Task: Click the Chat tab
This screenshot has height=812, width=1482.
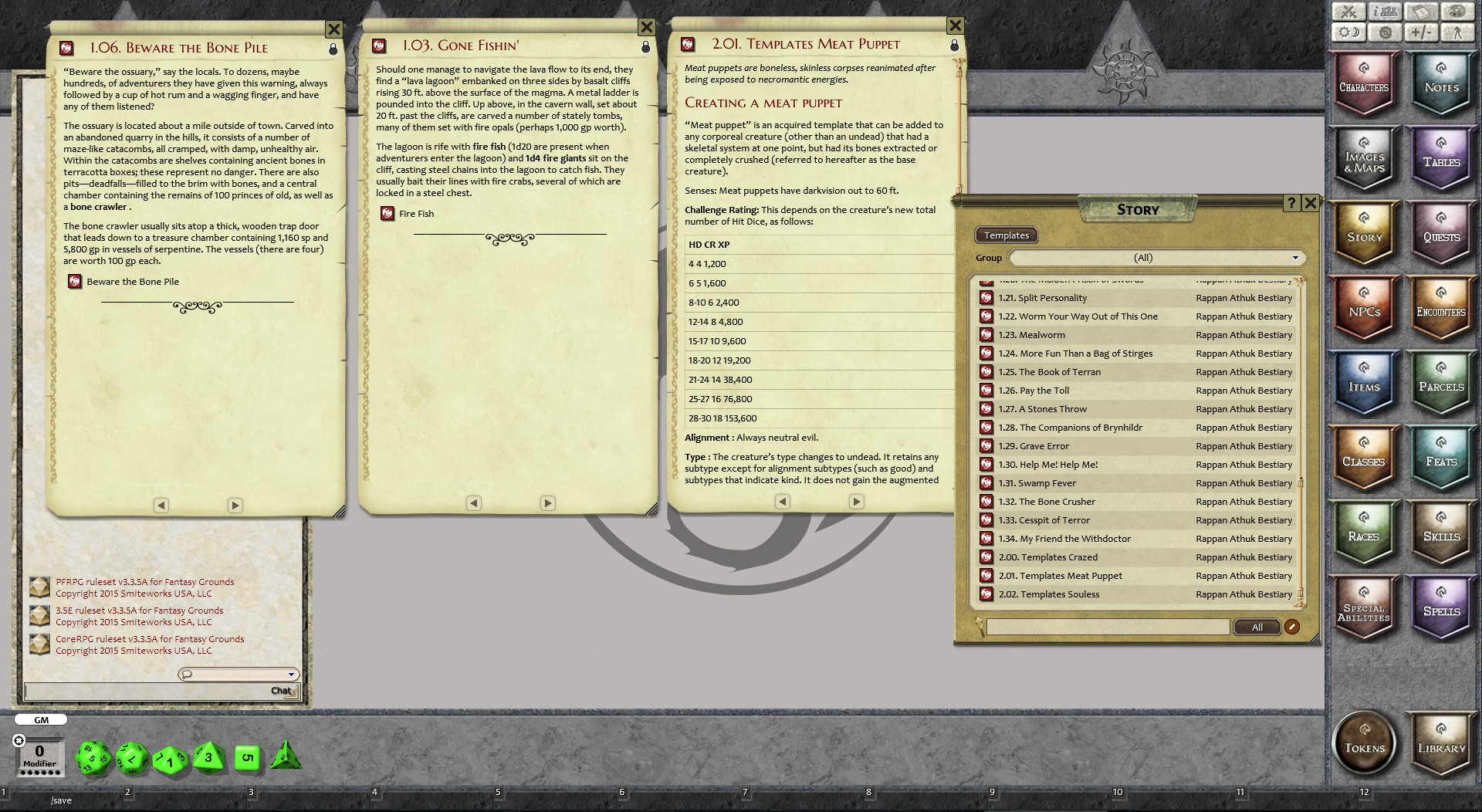Action: 280,691
